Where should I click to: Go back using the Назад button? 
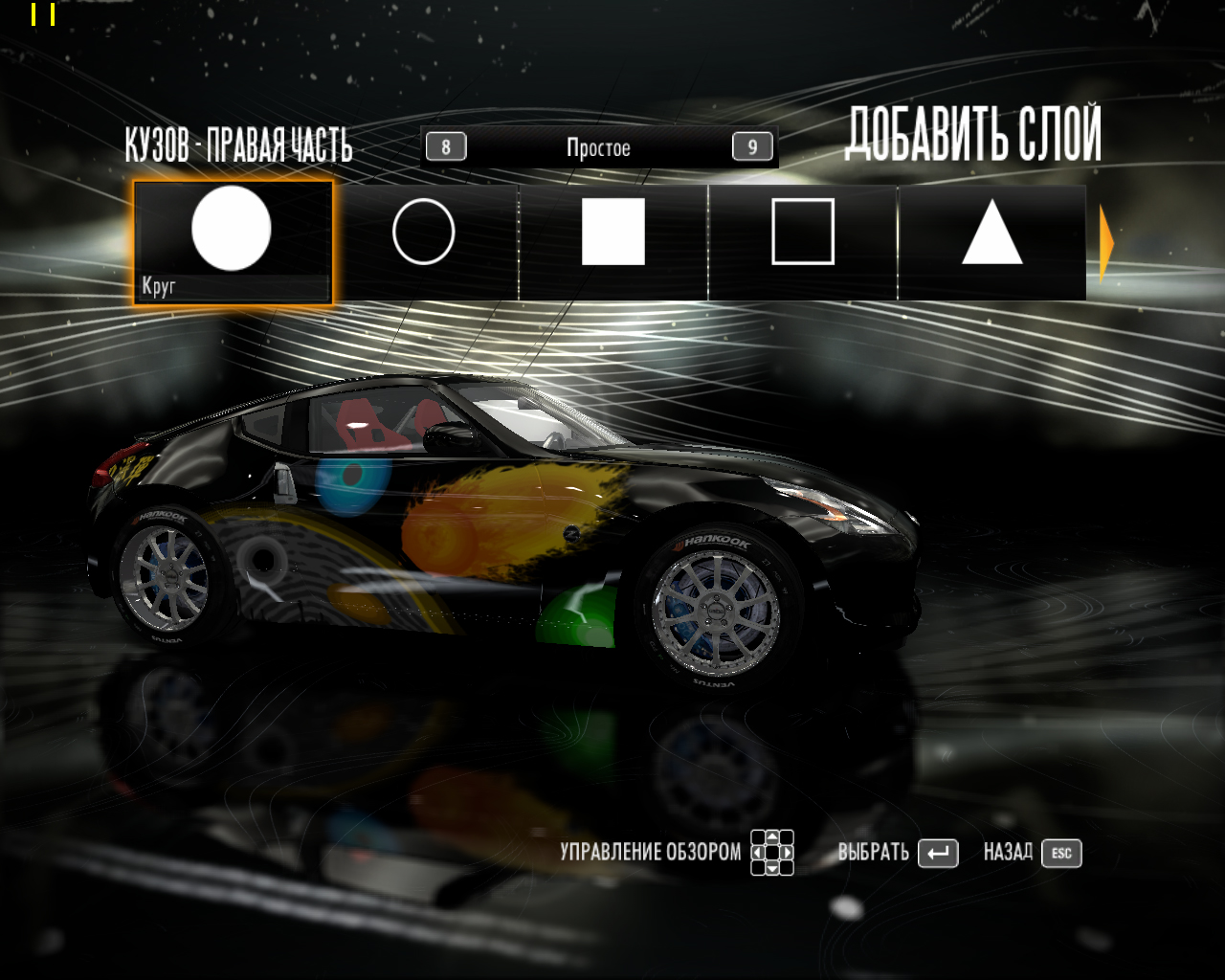[1061, 853]
